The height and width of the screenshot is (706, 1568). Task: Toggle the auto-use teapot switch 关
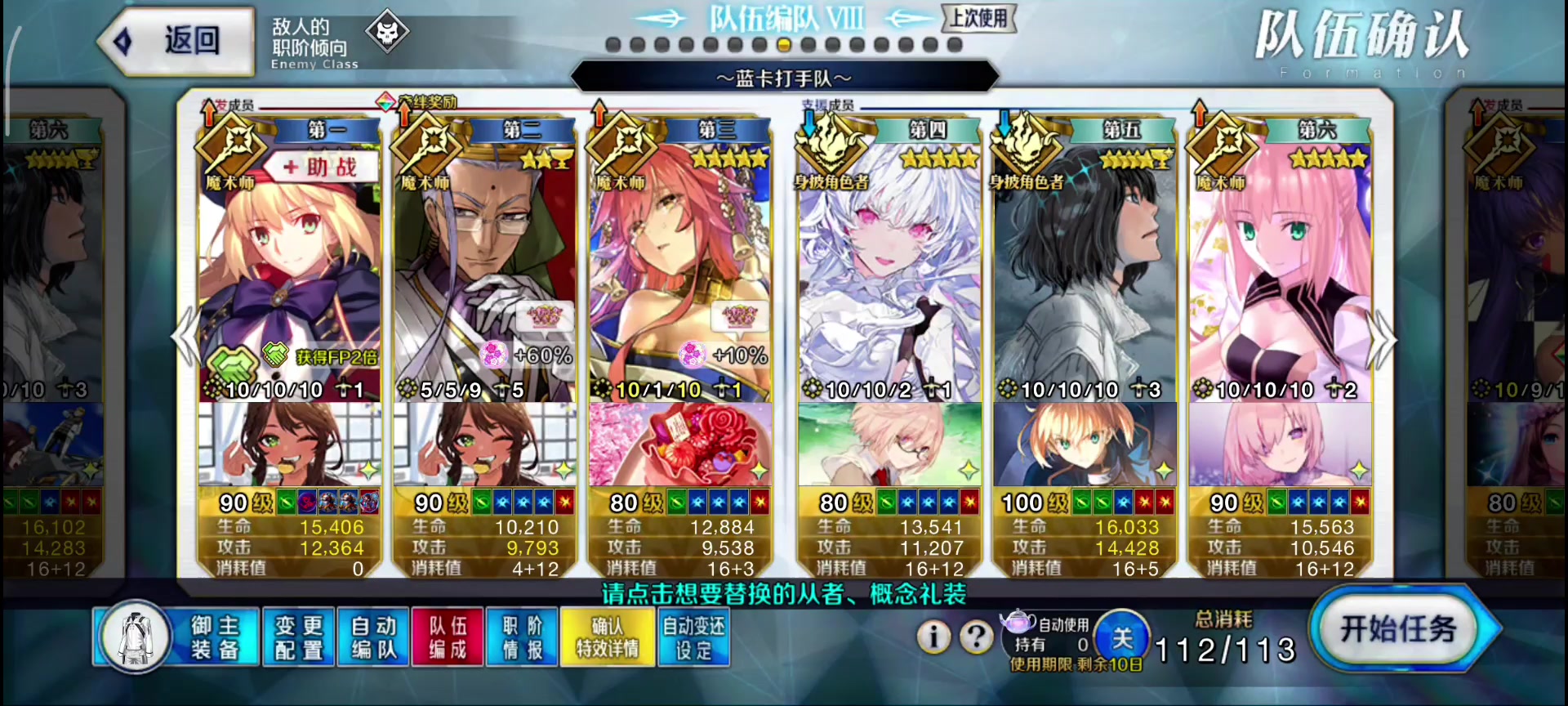click(1122, 638)
